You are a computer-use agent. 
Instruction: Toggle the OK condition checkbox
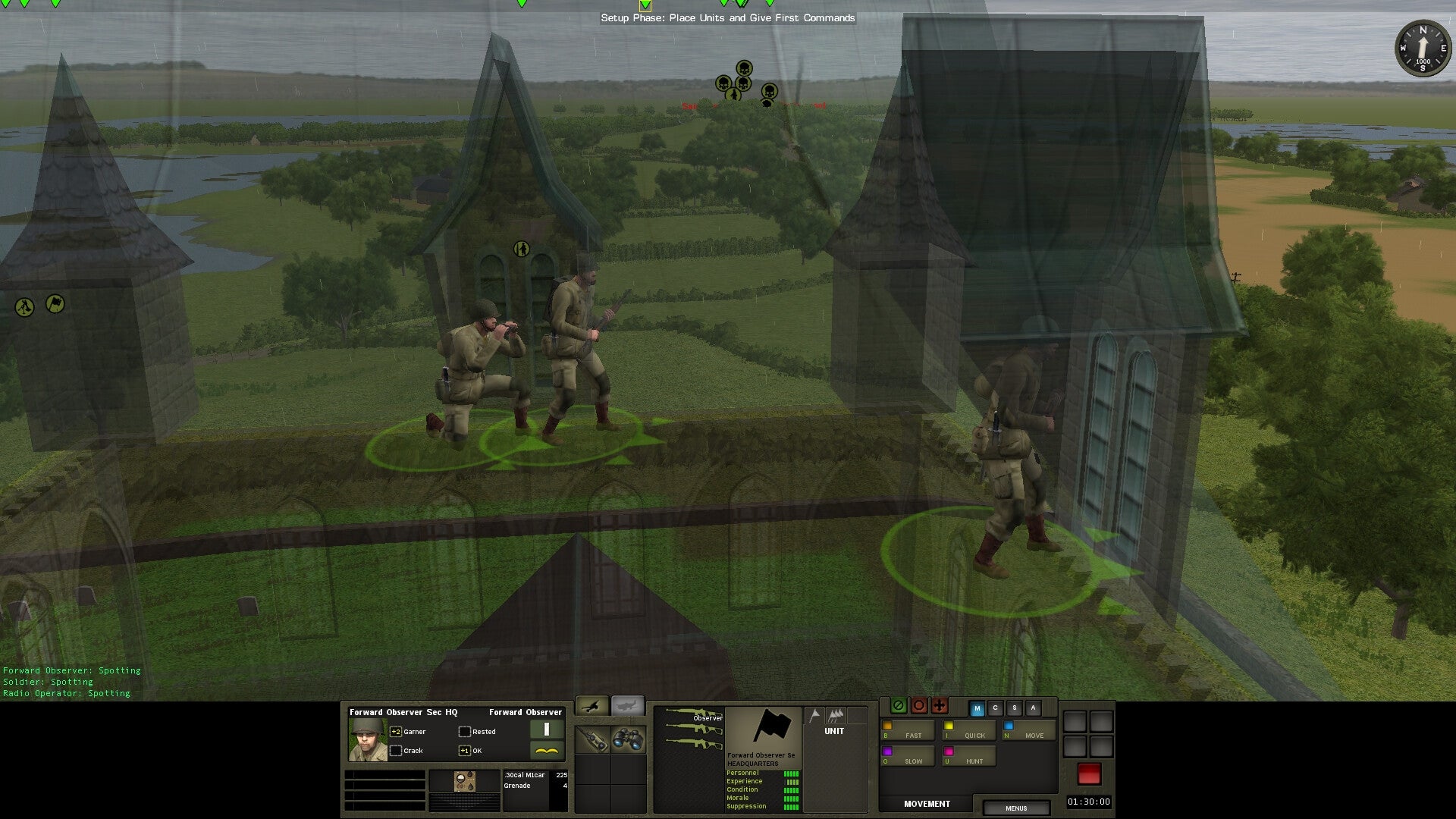464,750
